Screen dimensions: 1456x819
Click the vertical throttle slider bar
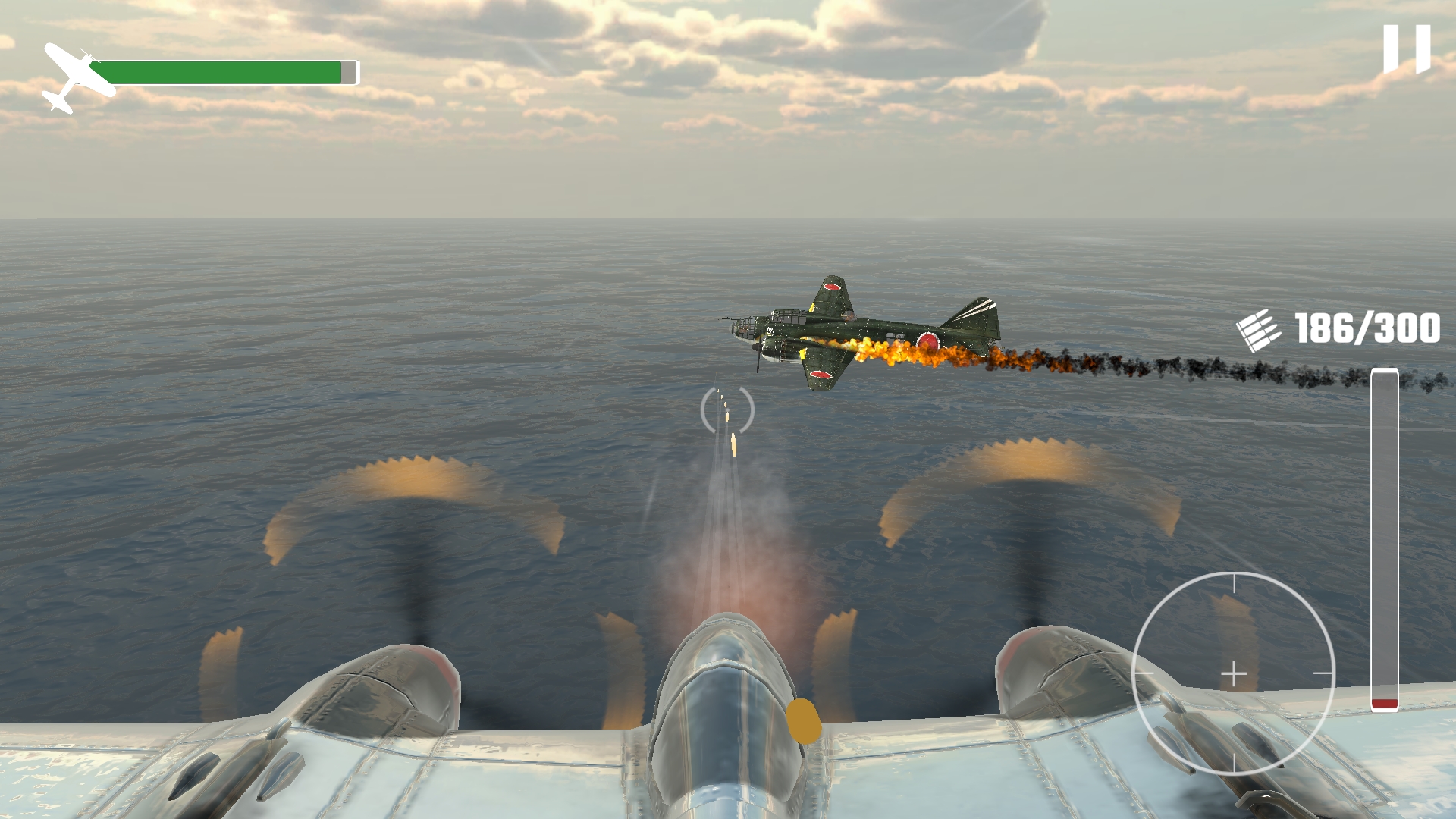click(x=1384, y=539)
